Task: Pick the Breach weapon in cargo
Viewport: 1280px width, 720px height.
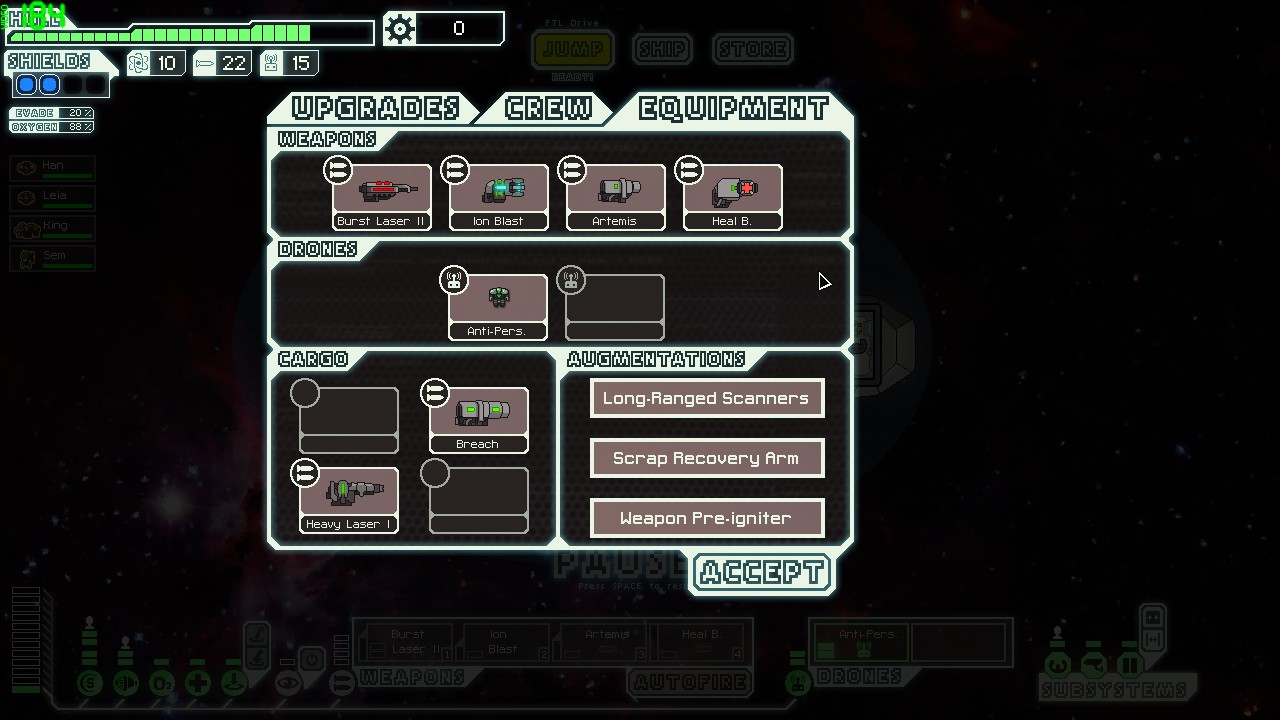Action: pyautogui.click(x=478, y=420)
